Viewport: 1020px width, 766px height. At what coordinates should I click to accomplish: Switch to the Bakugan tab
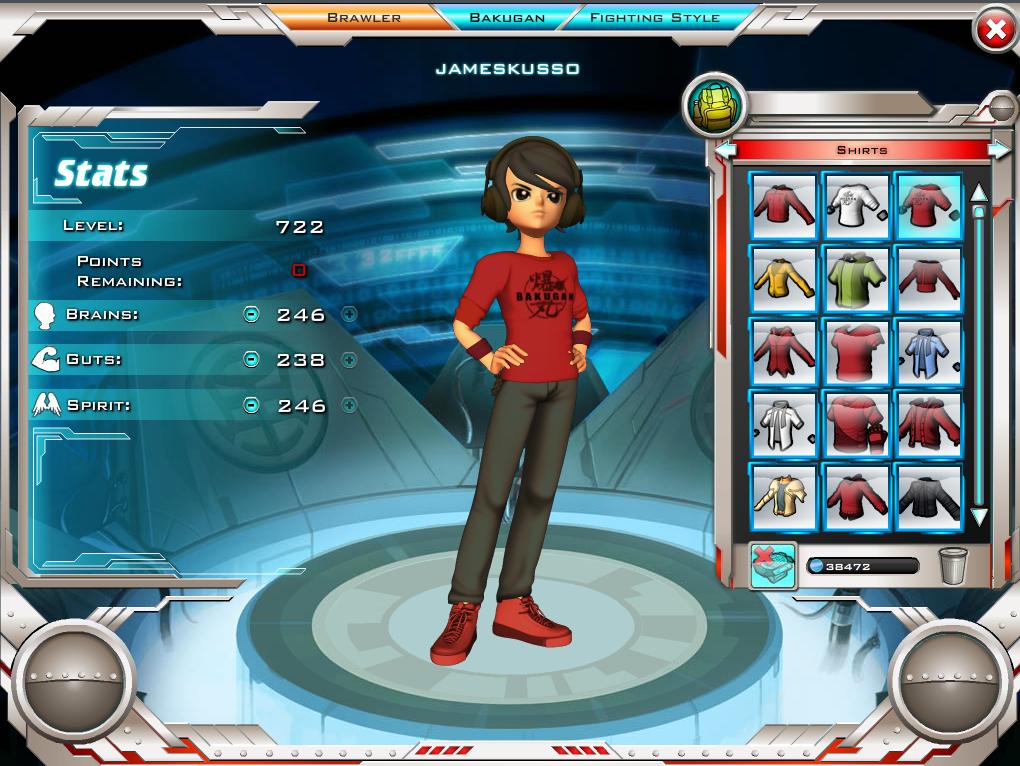tap(505, 17)
